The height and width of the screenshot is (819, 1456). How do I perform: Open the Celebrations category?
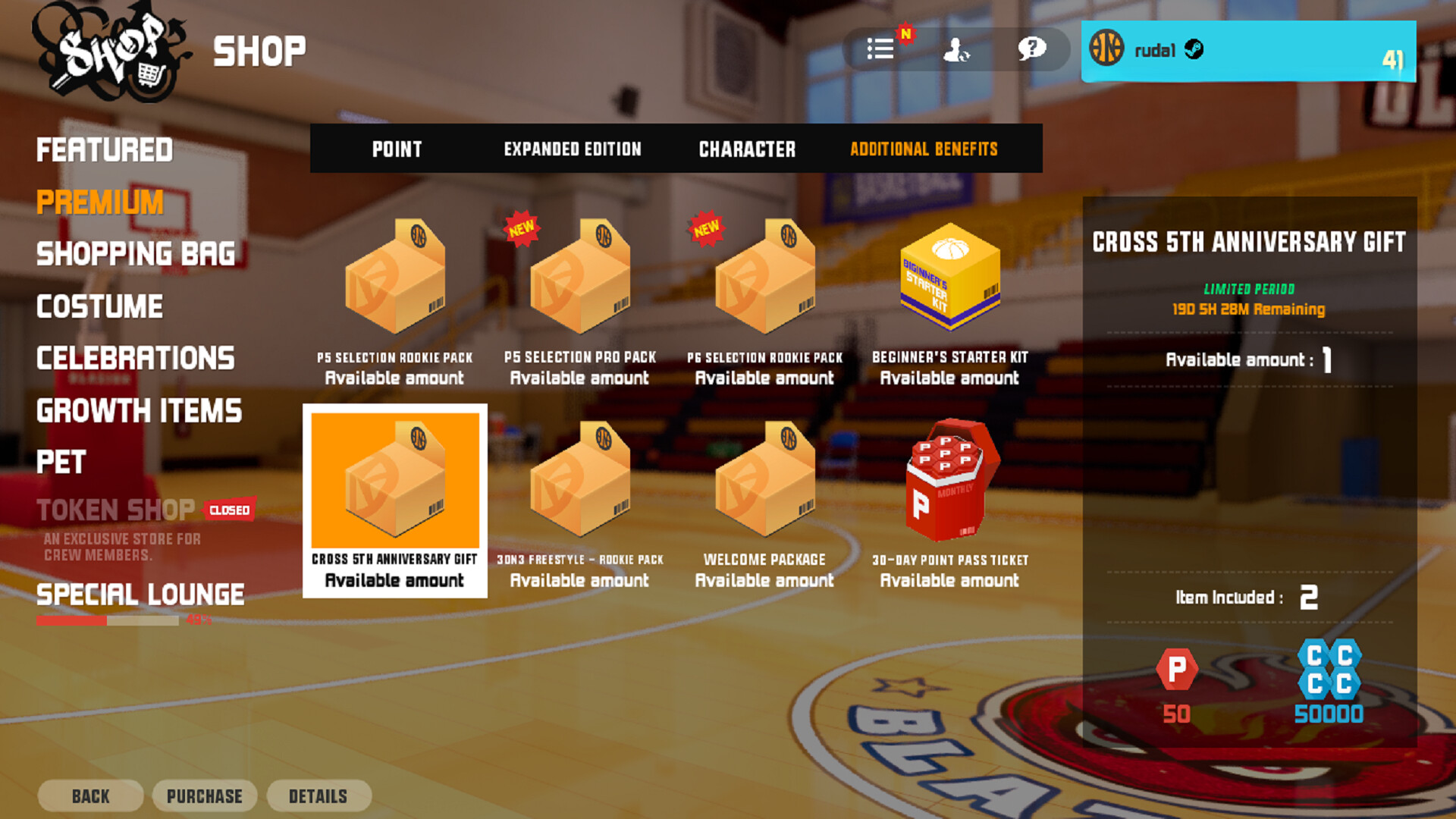click(x=136, y=359)
